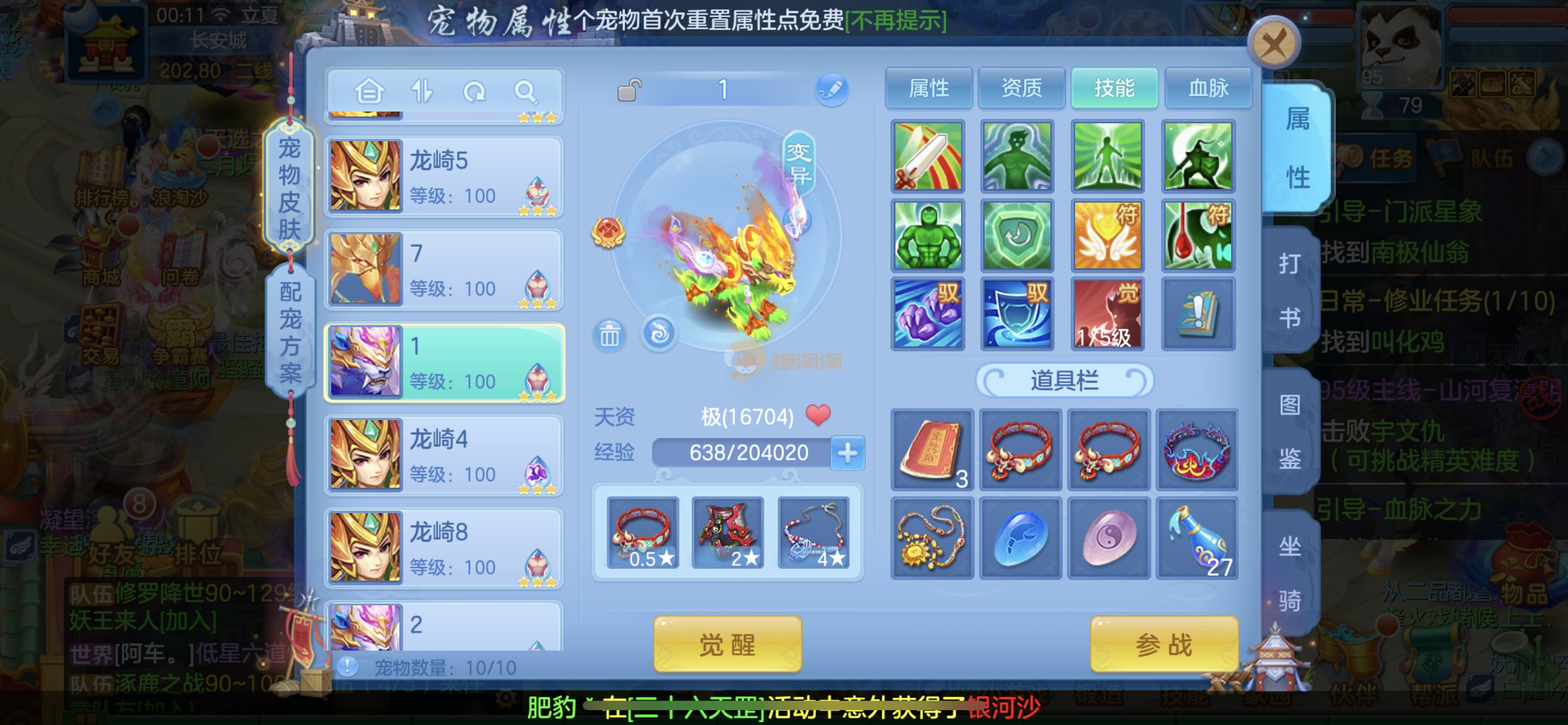The width and height of the screenshot is (1568, 725).
Task: Select the blue potion bottle with count 27
Action: point(1196,538)
